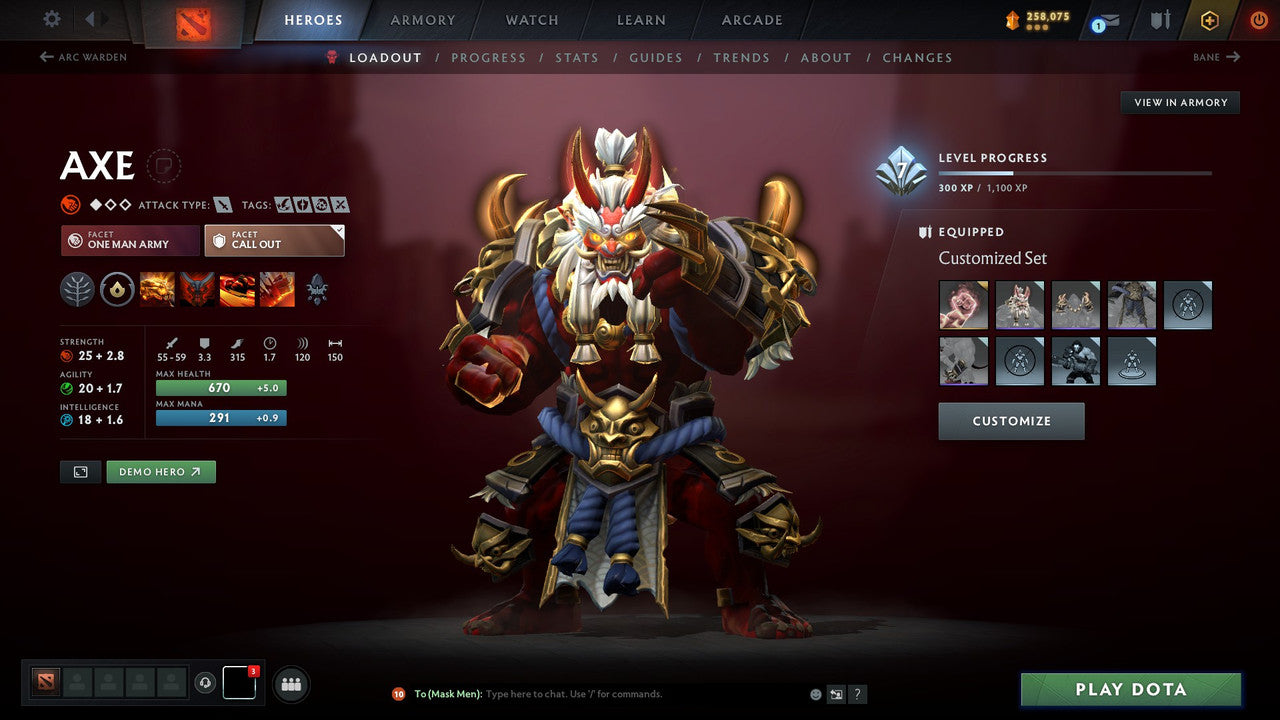
Task: Click the PLAY DOTA button
Action: click(x=1130, y=689)
